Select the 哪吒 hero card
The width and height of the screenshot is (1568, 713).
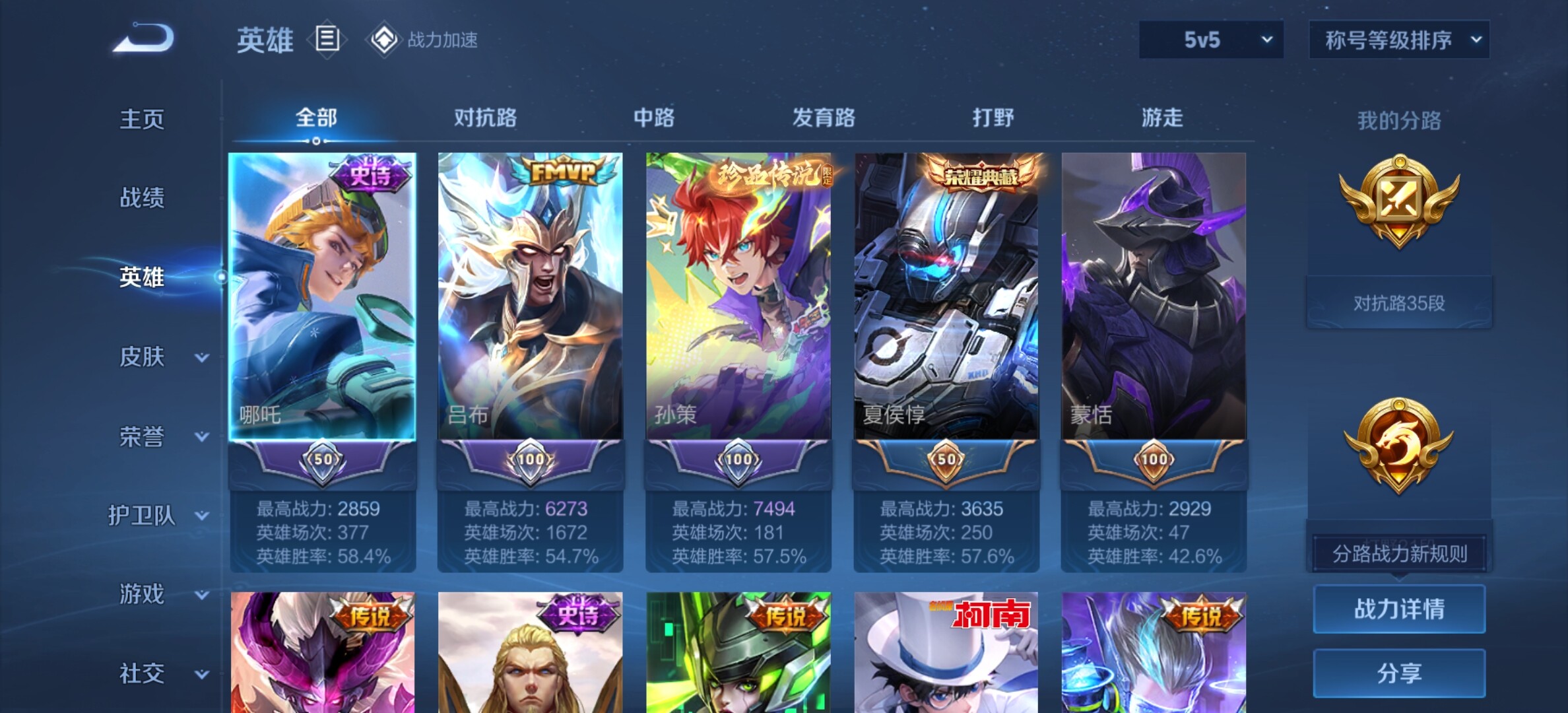point(322,297)
